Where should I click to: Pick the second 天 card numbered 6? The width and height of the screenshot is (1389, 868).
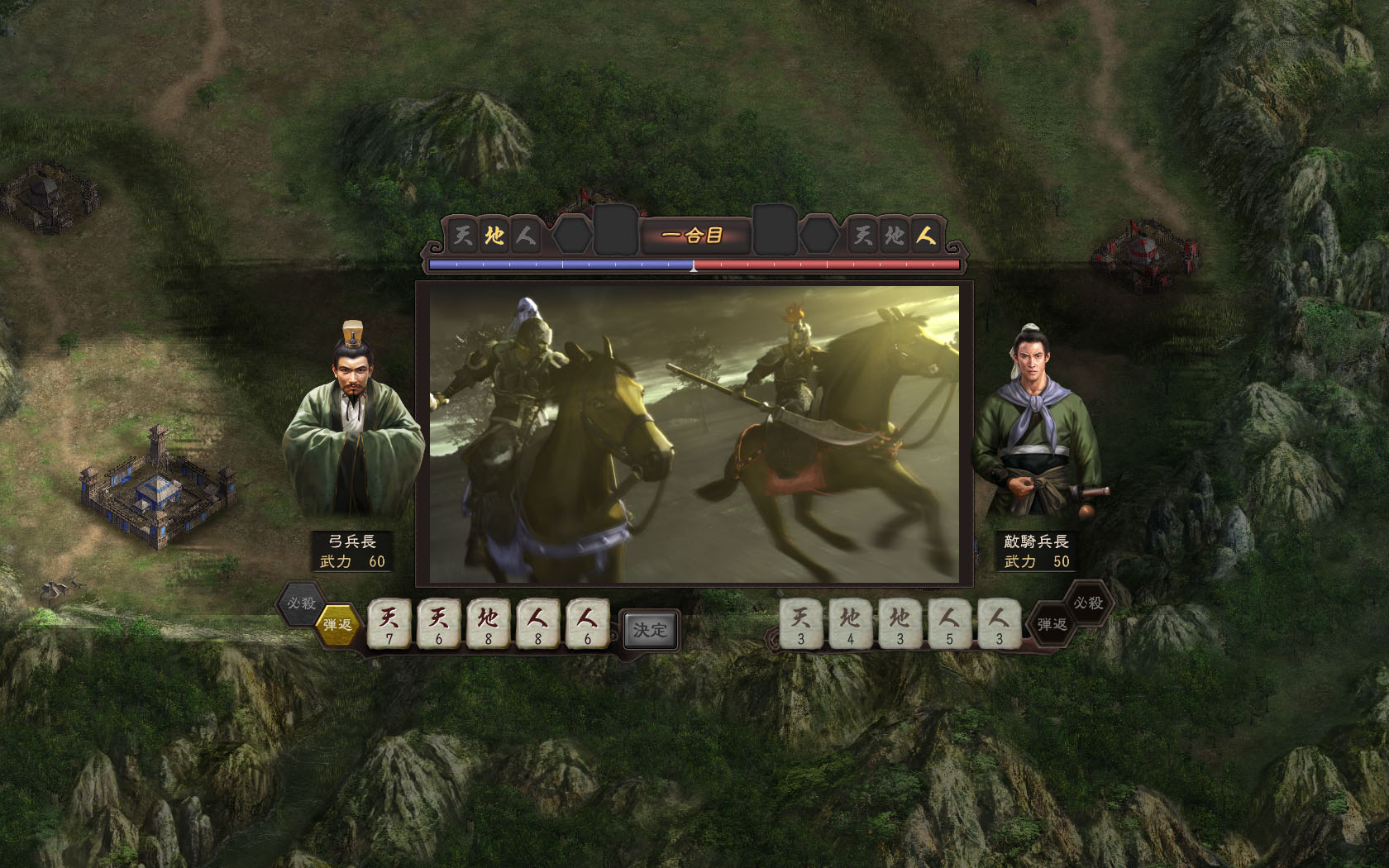tap(438, 624)
